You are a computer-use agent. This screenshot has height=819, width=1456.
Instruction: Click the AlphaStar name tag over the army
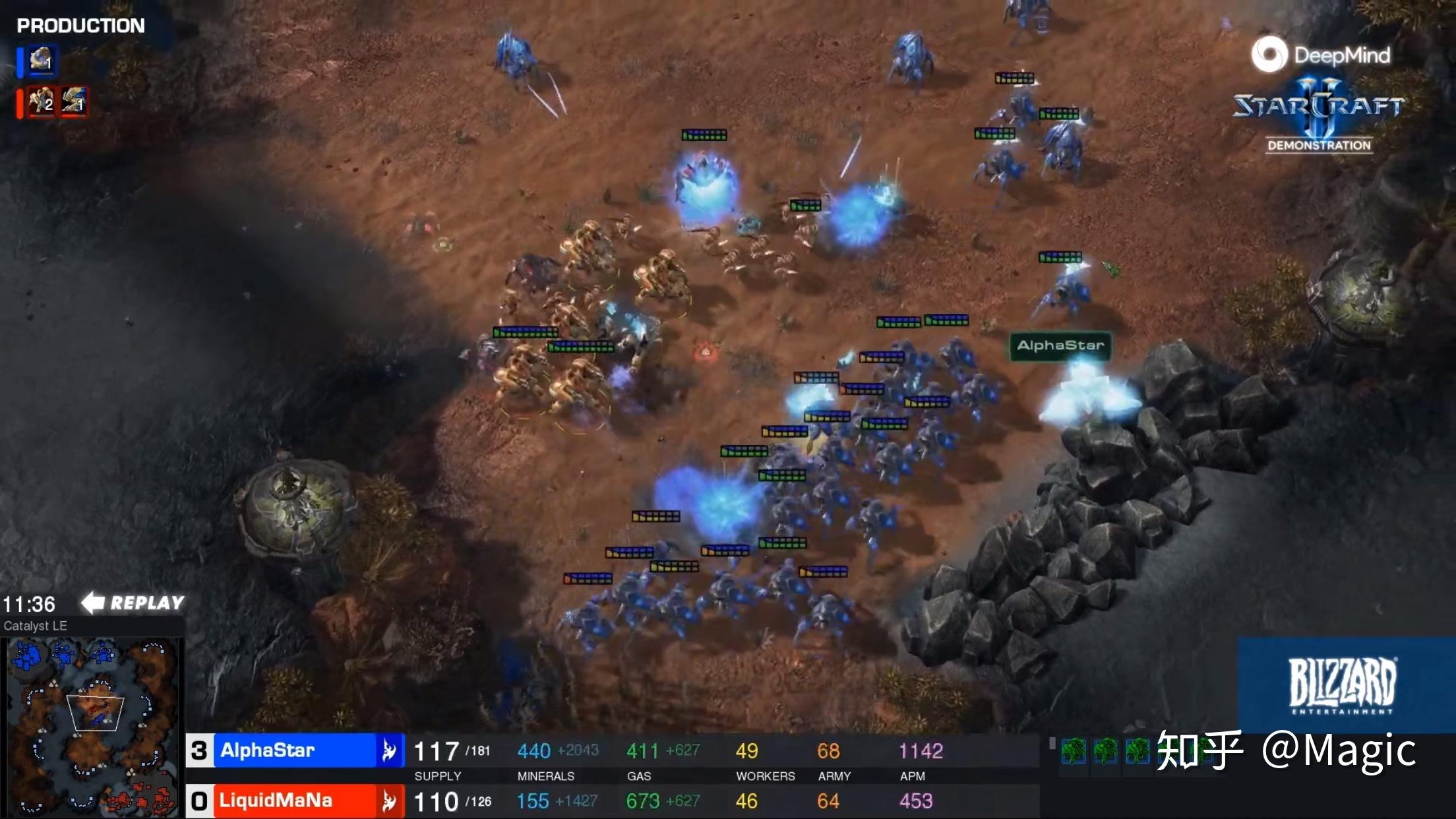click(1060, 346)
